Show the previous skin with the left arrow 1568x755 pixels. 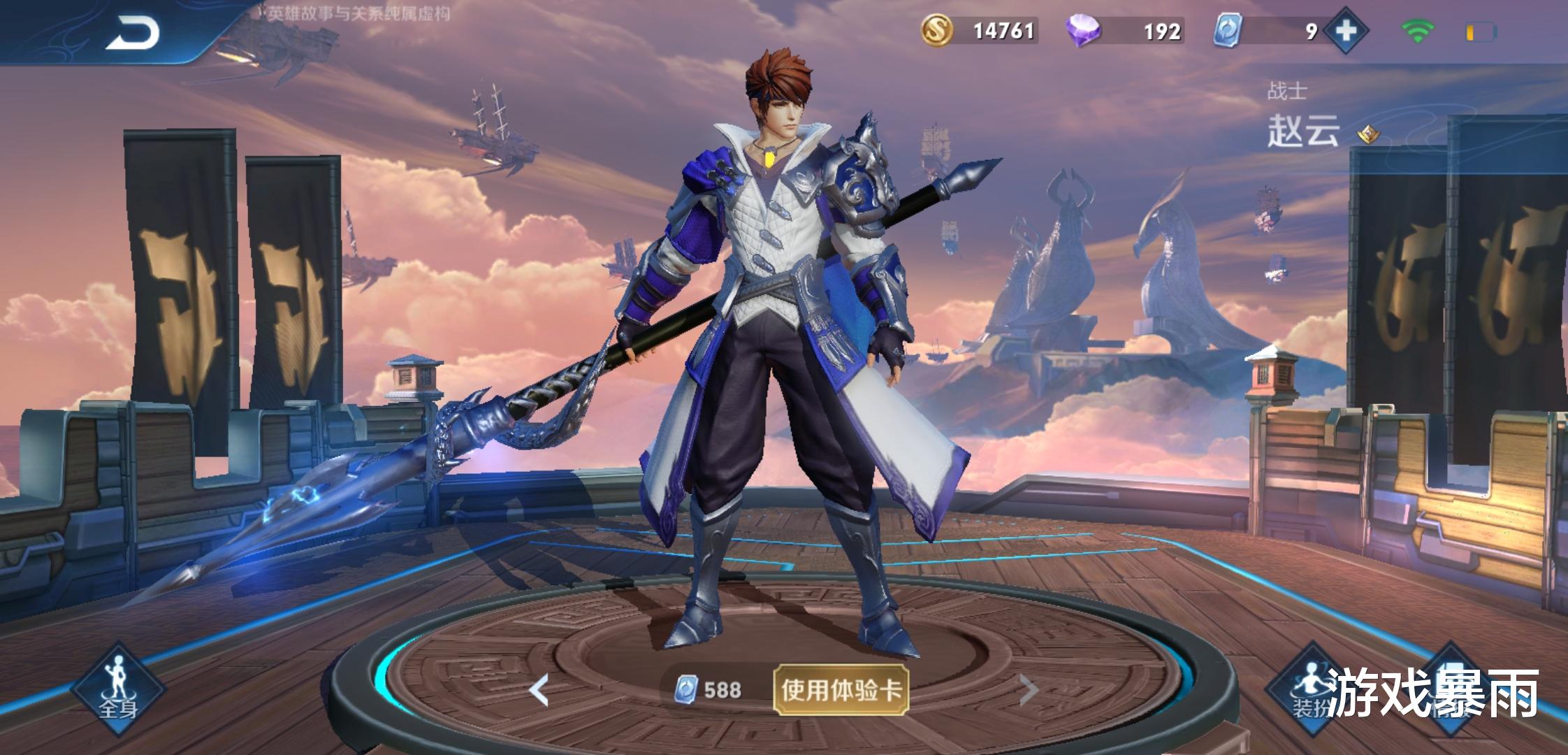[539, 691]
